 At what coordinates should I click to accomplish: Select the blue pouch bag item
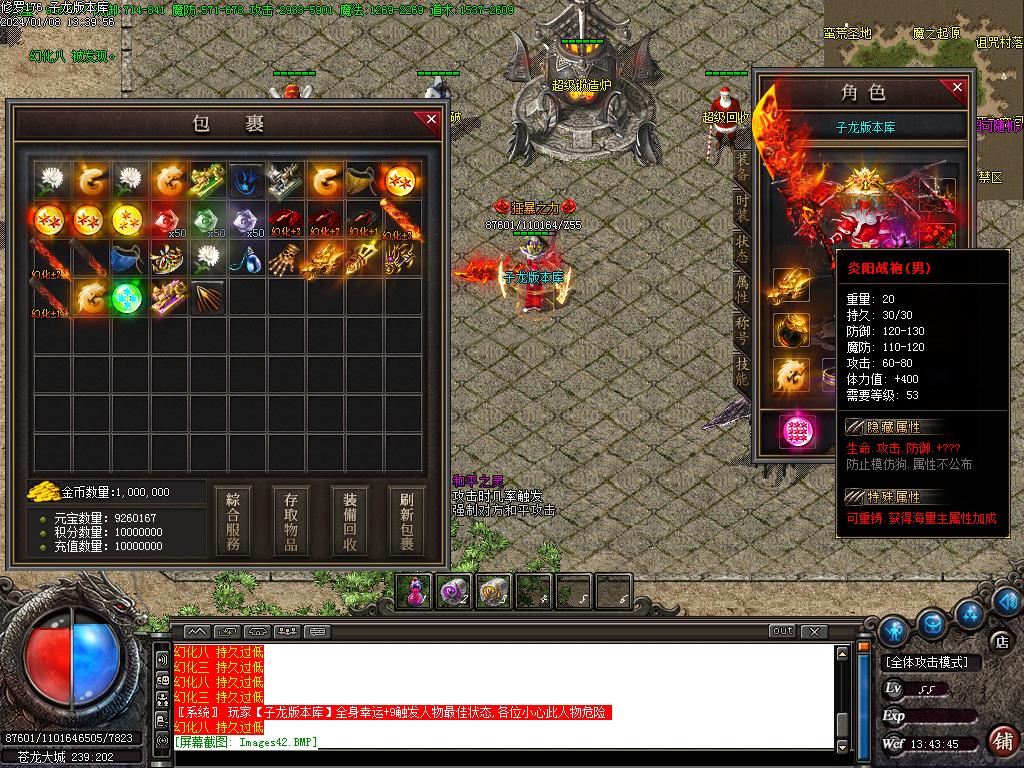[x=127, y=258]
